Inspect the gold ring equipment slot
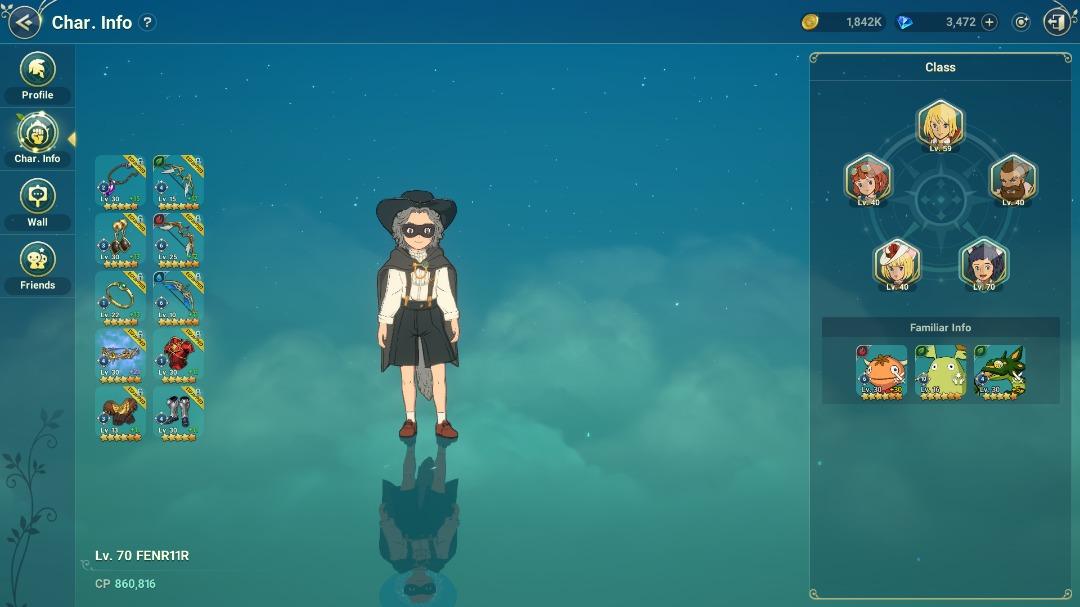1080x607 pixels. (120, 298)
